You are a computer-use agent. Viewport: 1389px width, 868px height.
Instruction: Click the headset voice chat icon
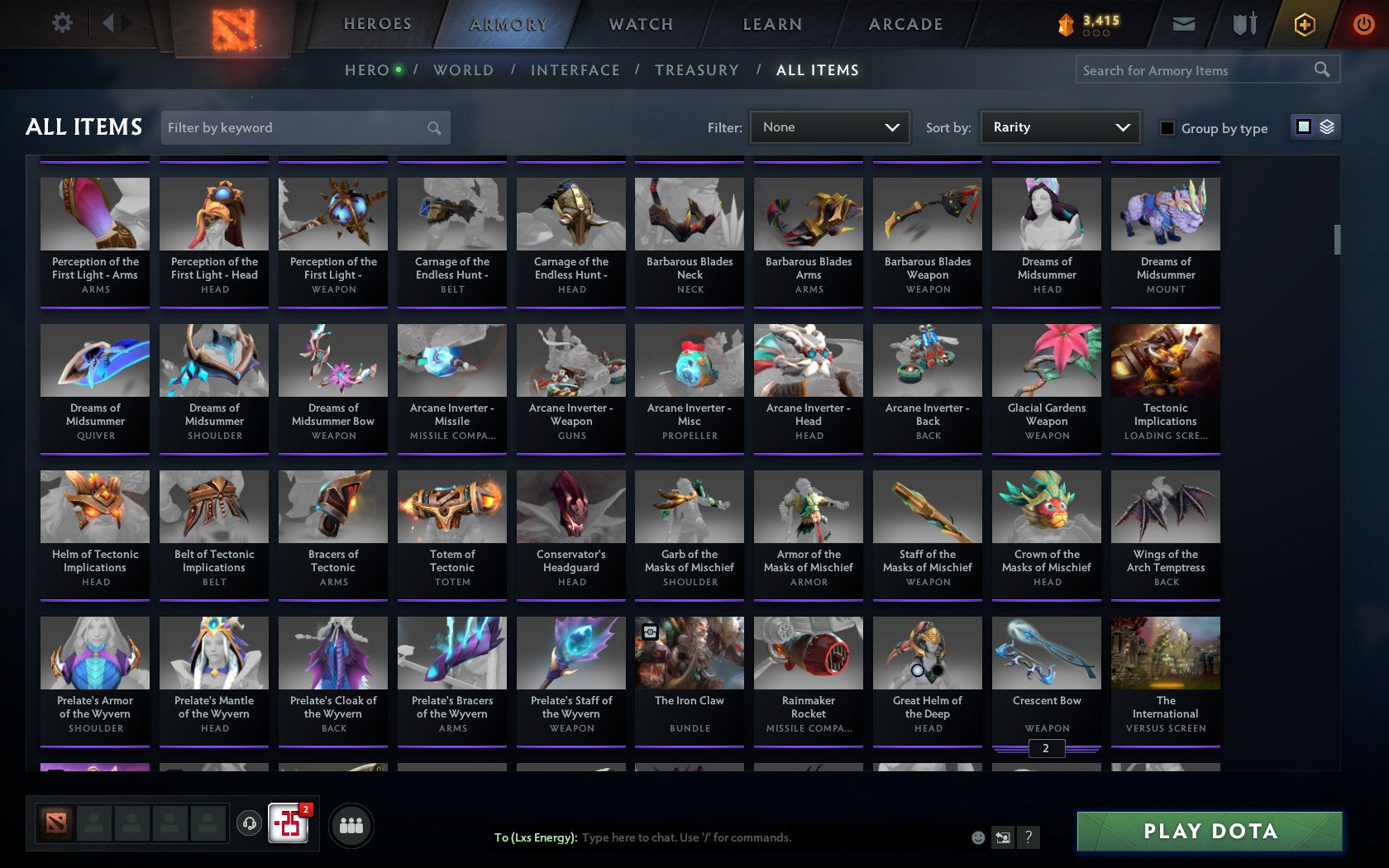pos(250,825)
